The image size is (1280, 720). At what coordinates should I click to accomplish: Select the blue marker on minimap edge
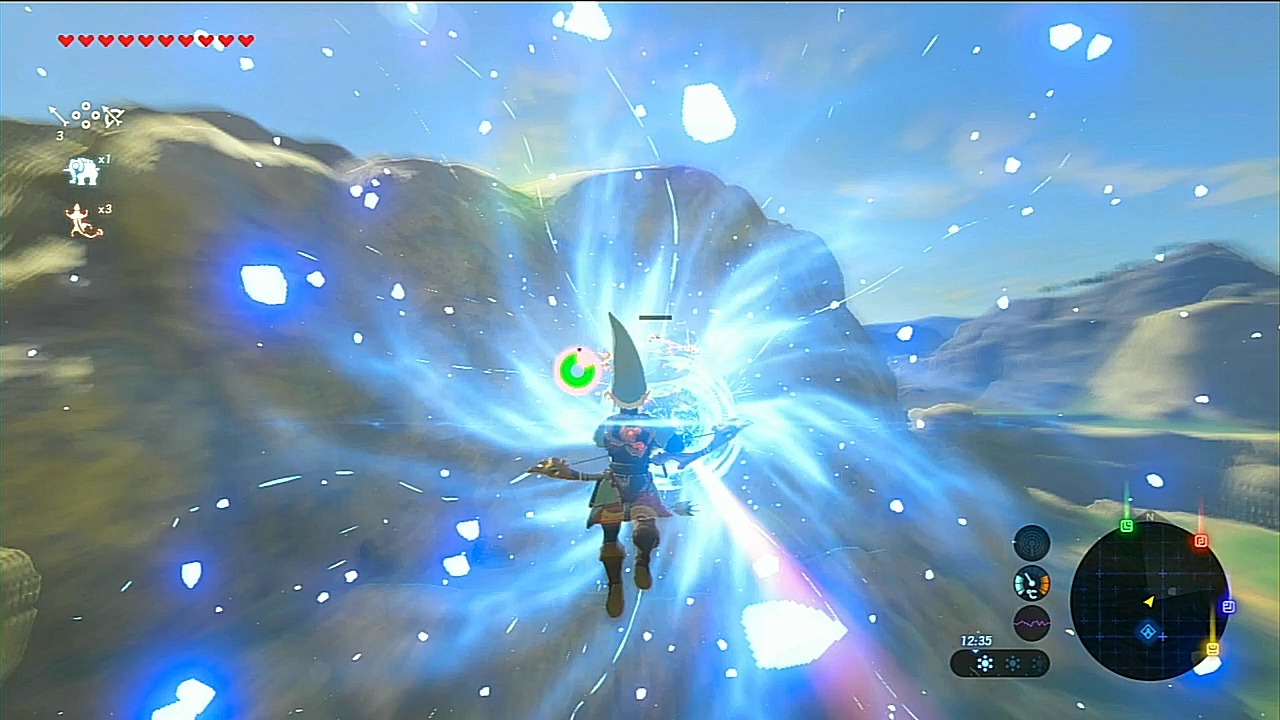coord(1228,606)
